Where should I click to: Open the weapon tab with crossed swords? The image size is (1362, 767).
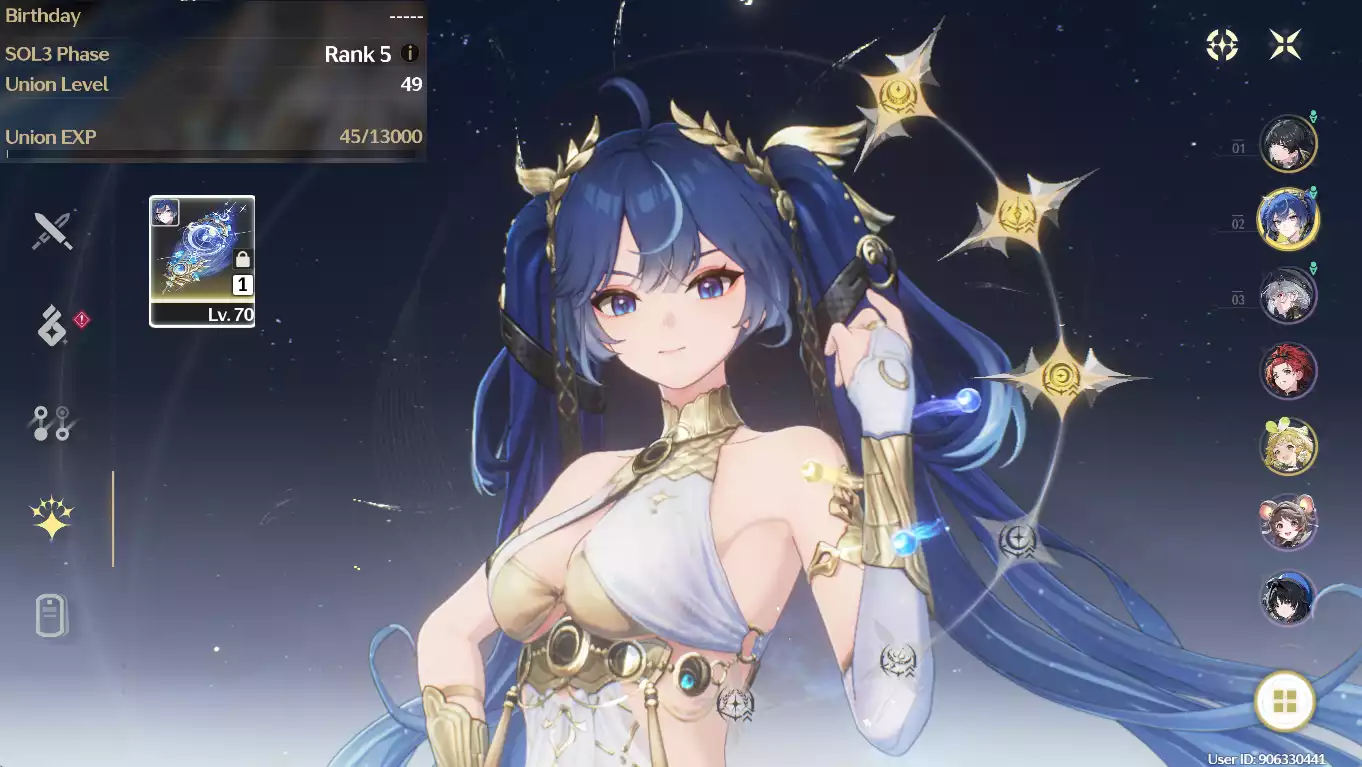pyautogui.click(x=52, y=231)
